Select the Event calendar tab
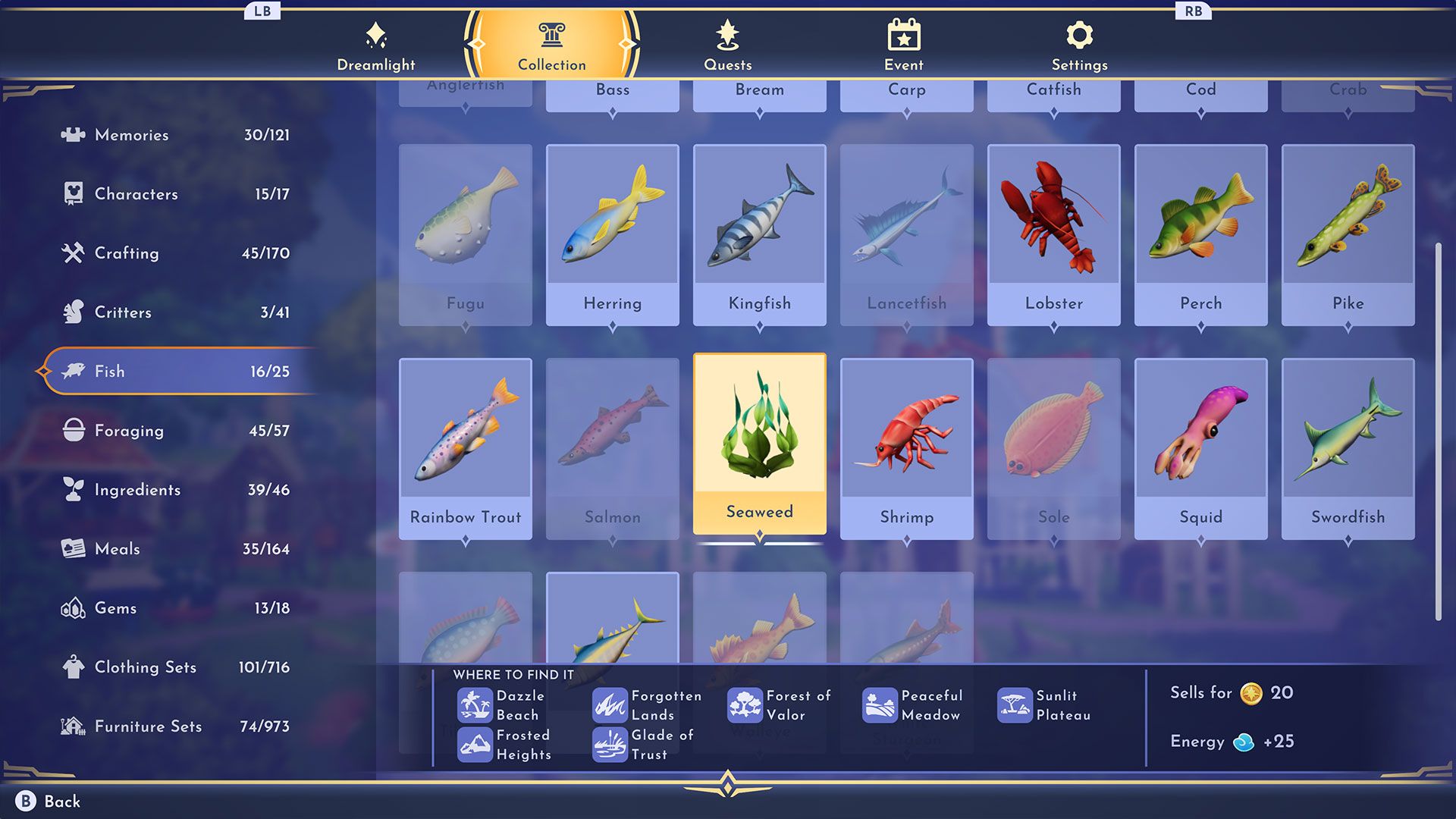Image resolution: width=1456 pixels, height=819 pixels. (x=905, y=33)
